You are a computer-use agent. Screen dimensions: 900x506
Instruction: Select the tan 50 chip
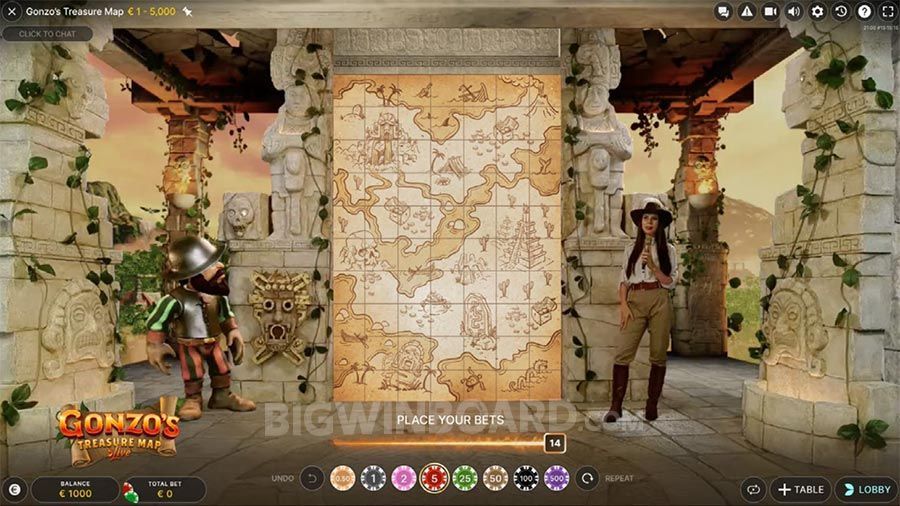pos(496,478)
